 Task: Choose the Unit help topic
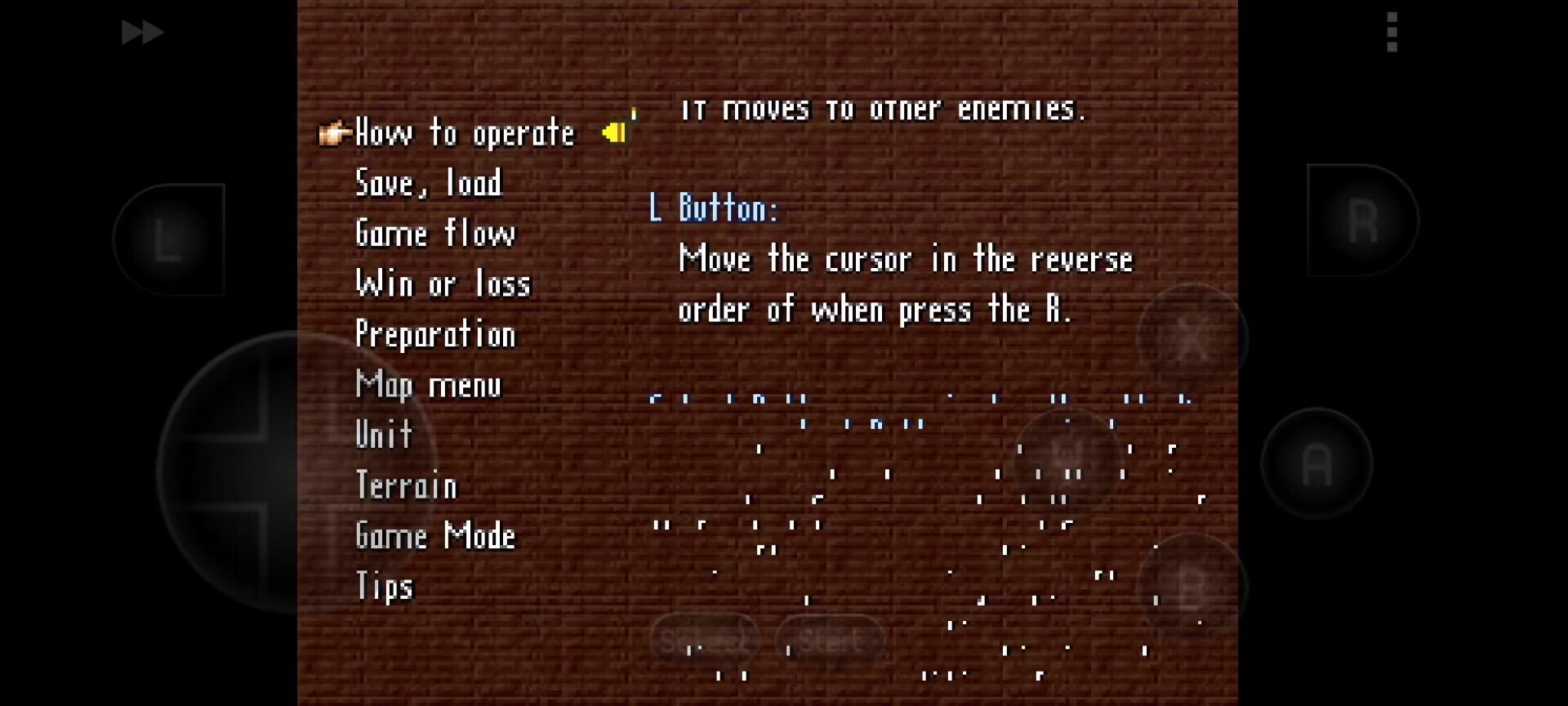point(384,436)
